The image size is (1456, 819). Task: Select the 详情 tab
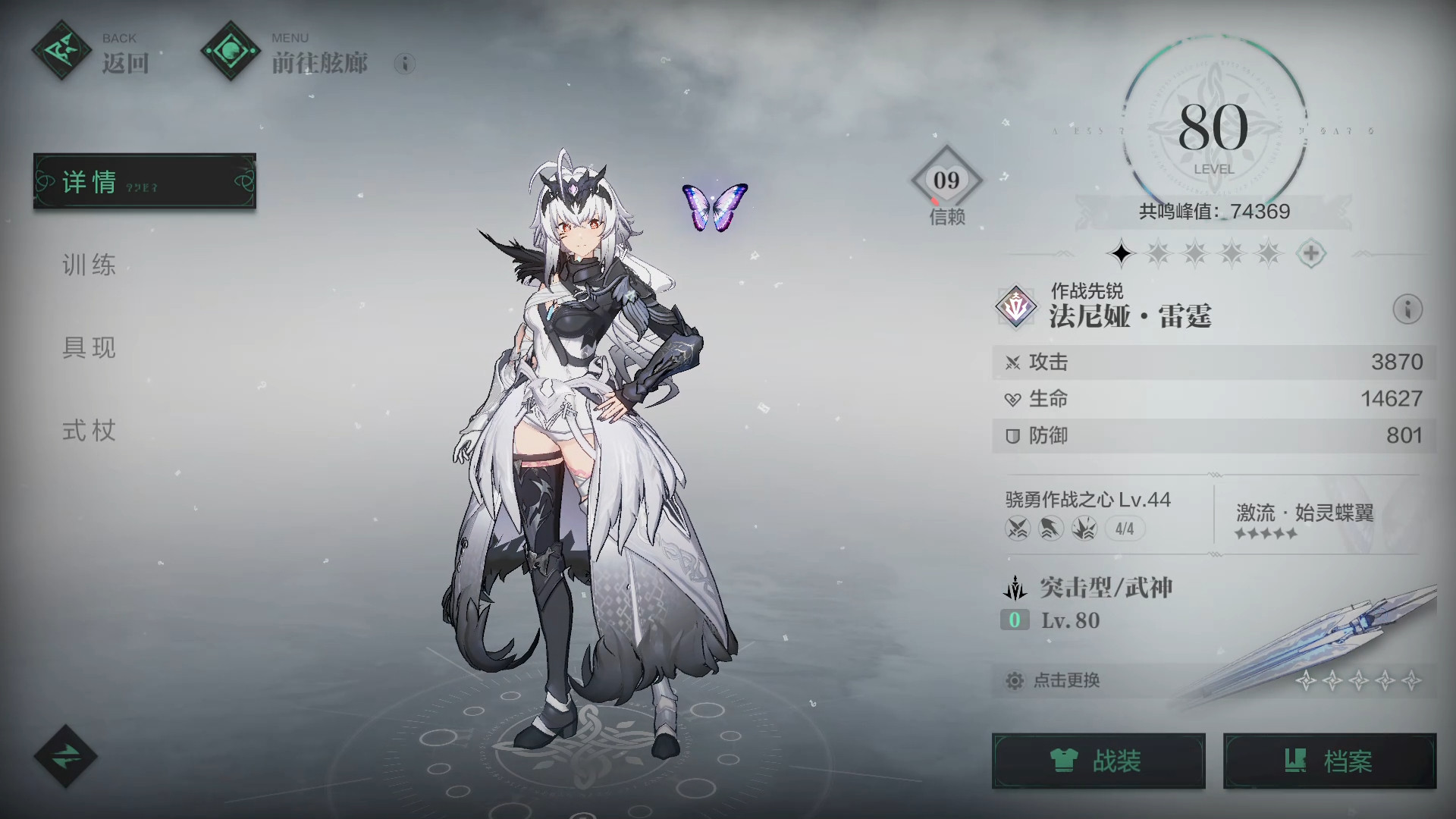pos(144,182)
